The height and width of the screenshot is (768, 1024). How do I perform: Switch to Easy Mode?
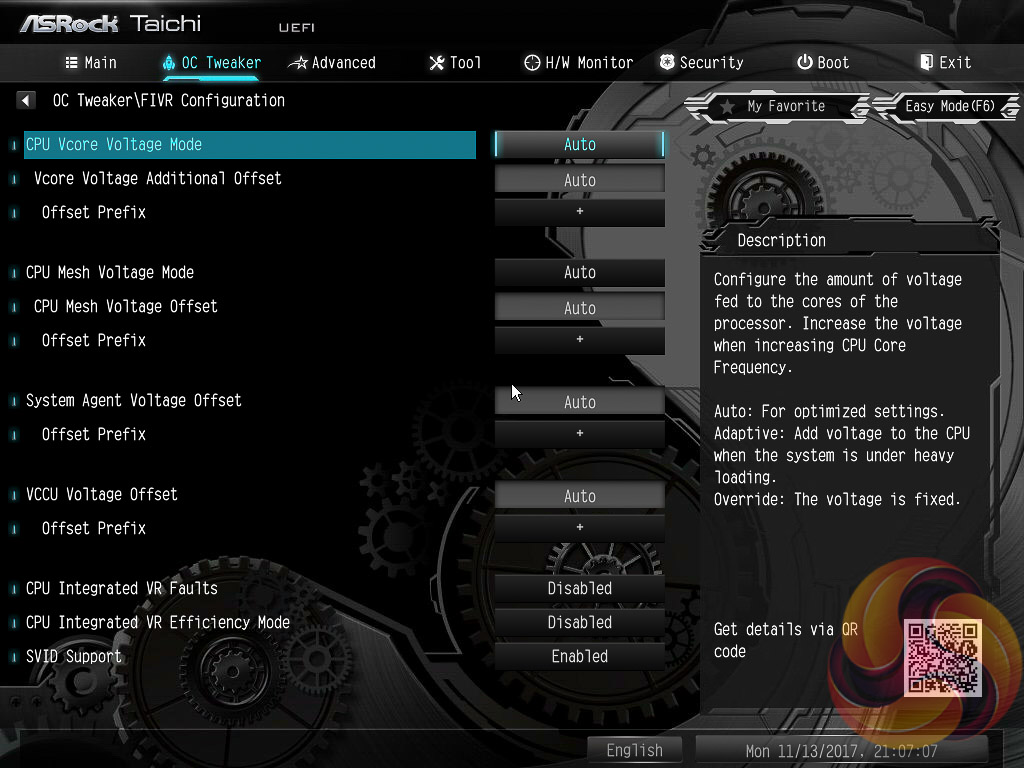(948, 106)
